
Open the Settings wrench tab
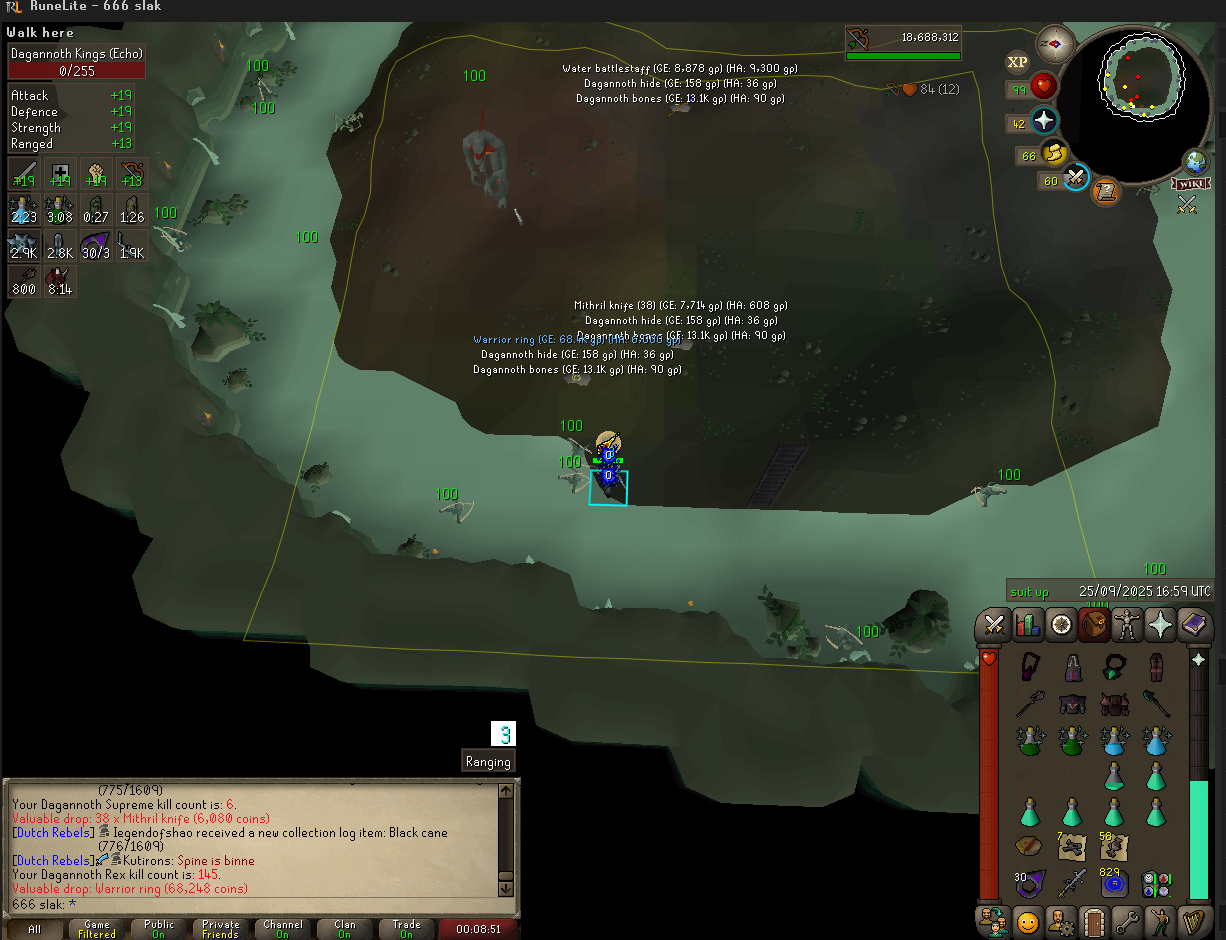coord(1128,920)
